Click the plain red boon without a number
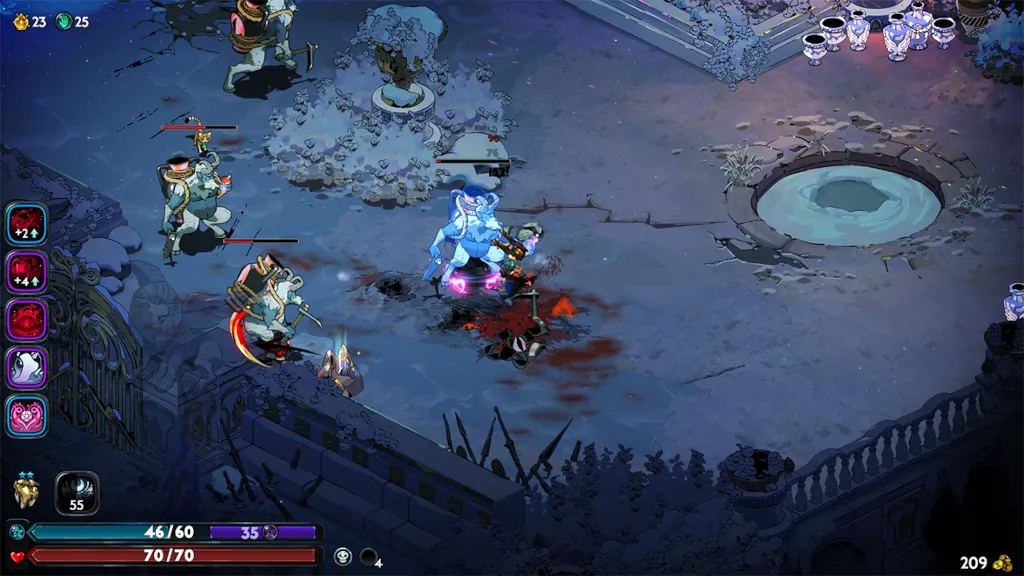Image resolution: width=1024 pixels, height=576 pixels. click(x=26, y=320)
